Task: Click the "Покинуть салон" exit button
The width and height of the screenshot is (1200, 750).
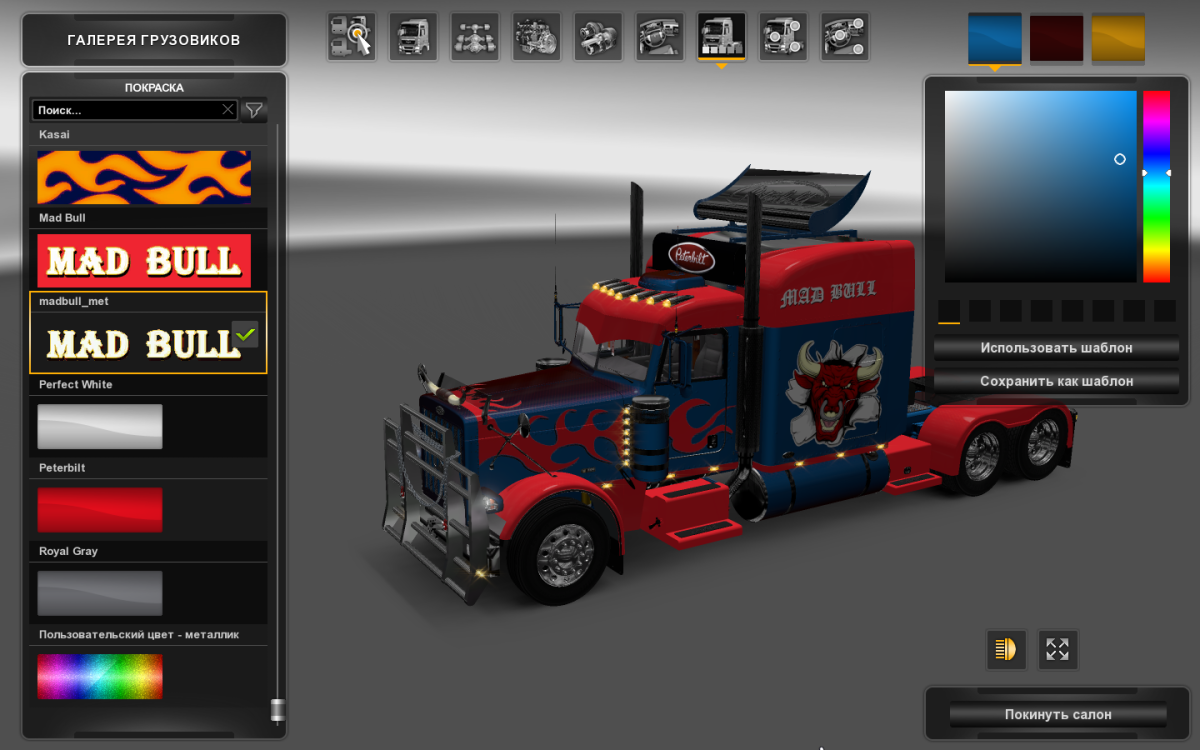Action: tap(1057, 715)
